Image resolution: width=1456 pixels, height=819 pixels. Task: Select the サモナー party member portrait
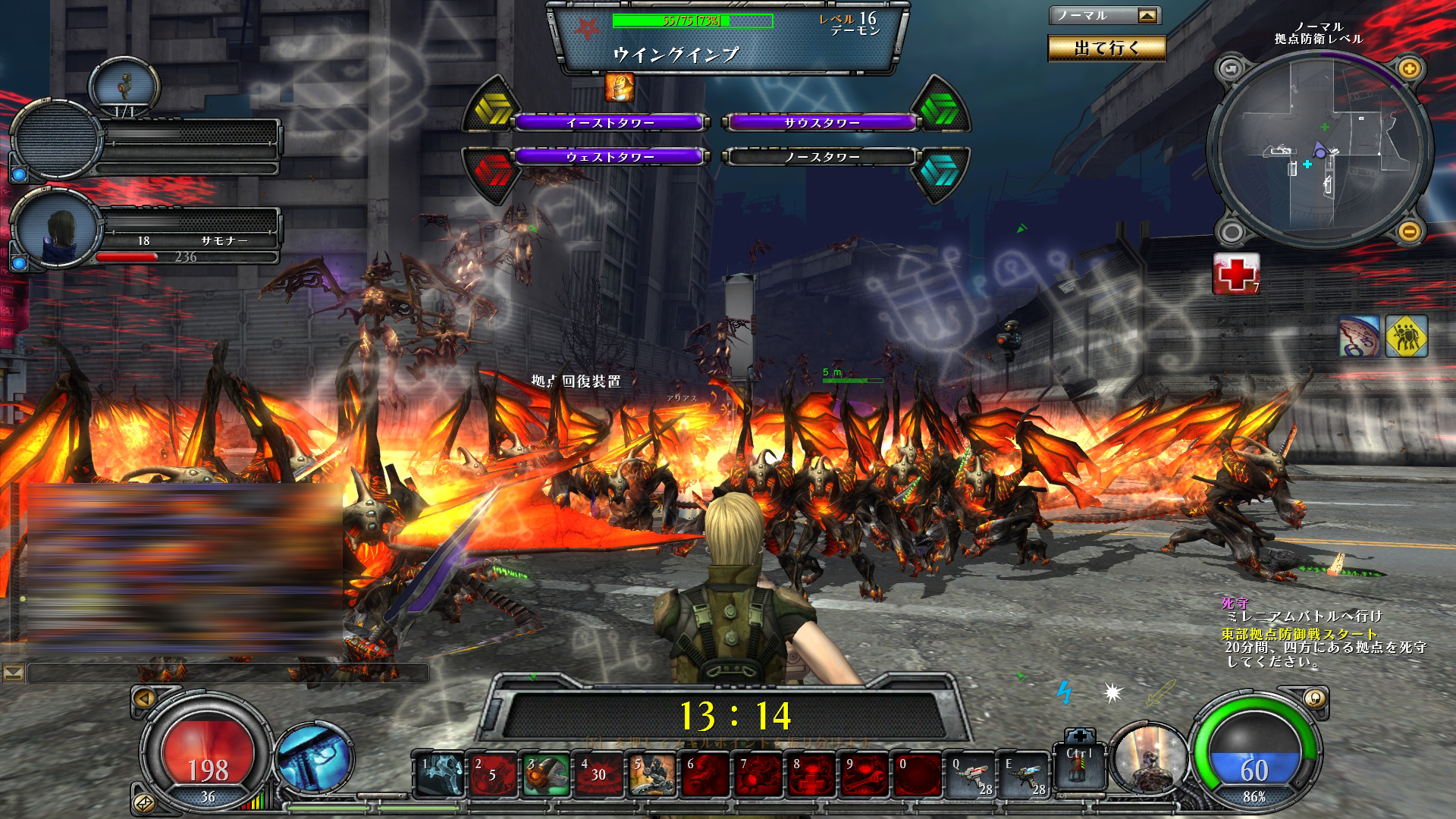tap(58, 229)
